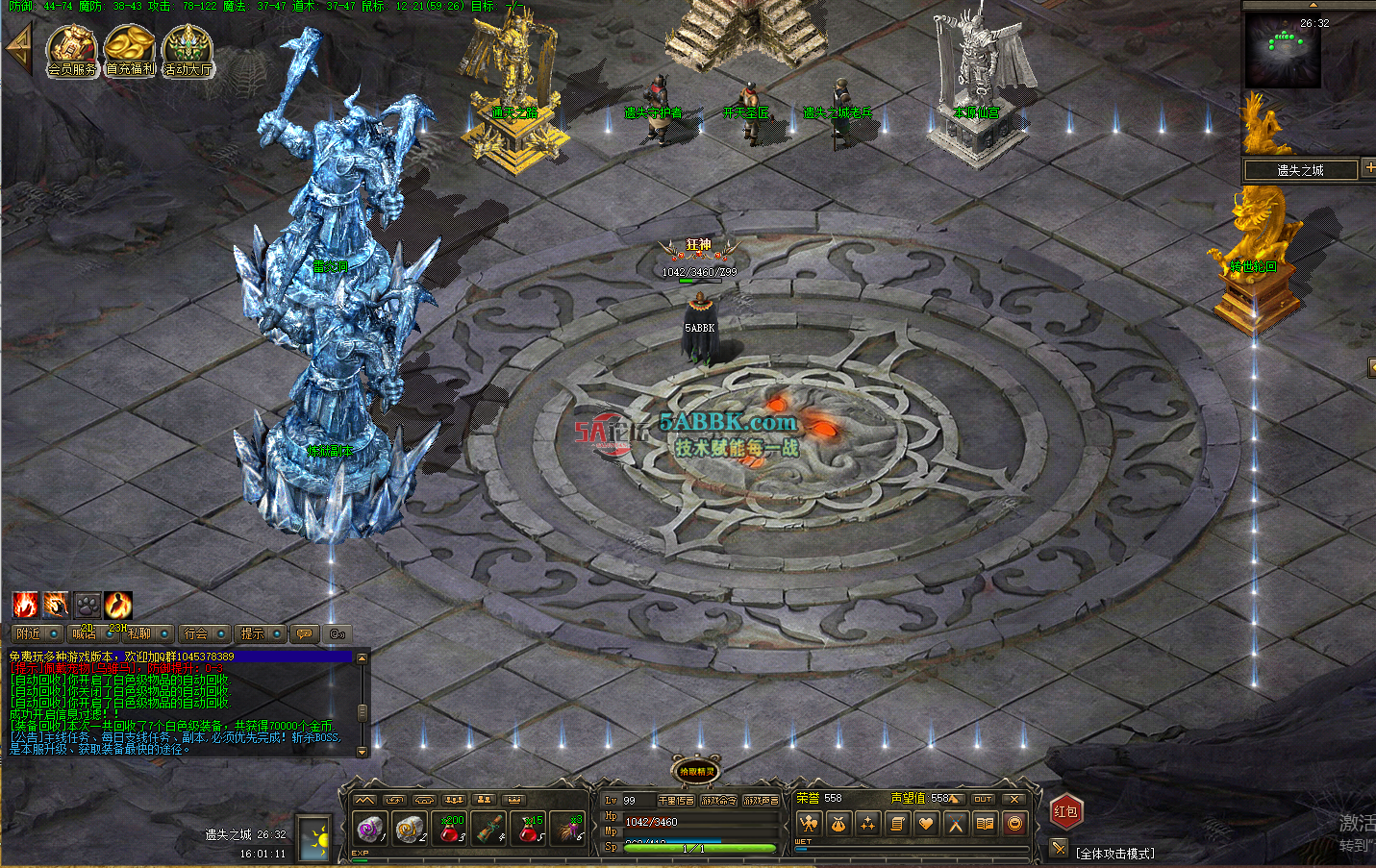
Task: Use the x200 red potion in quick slot 3
Action: (x=449, y=829)
